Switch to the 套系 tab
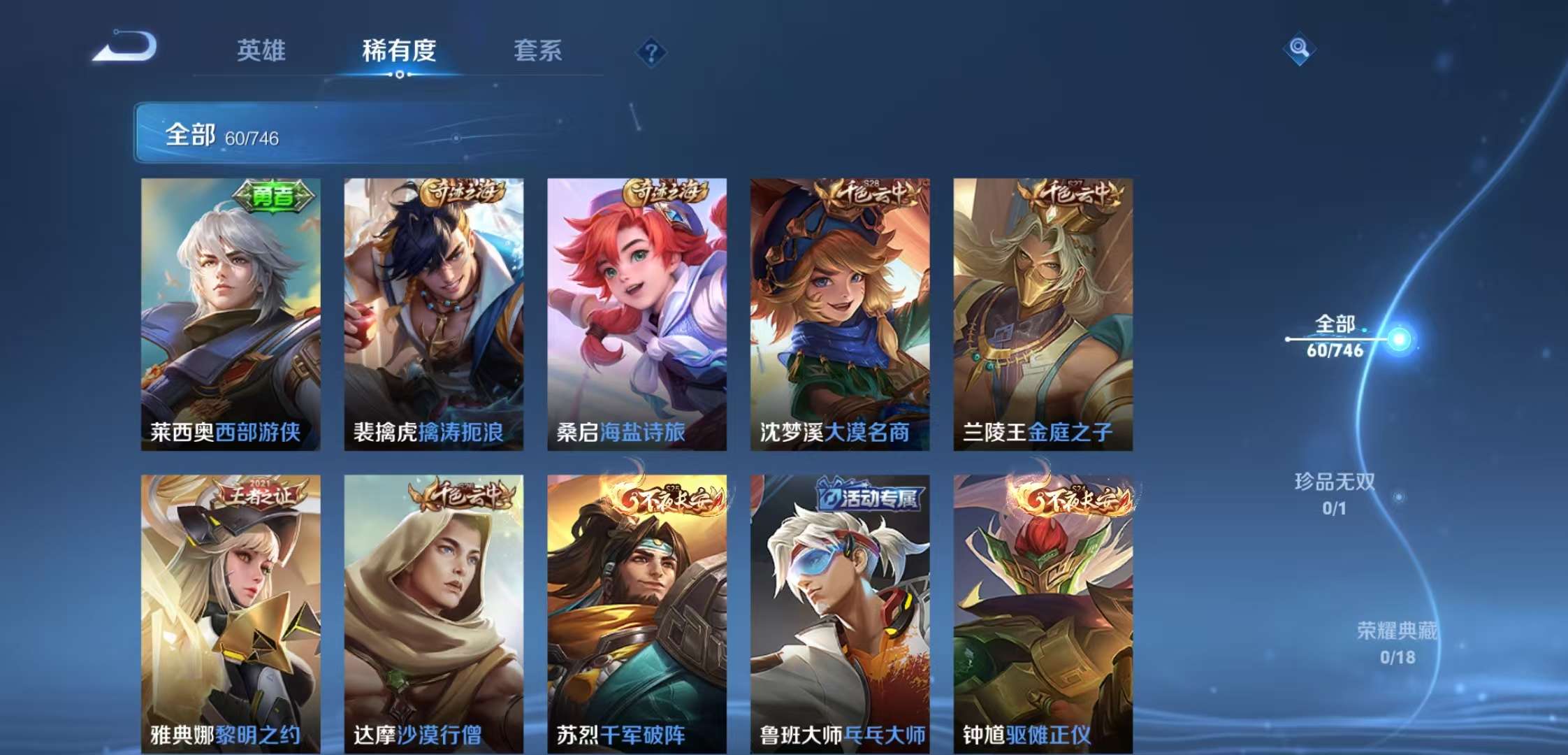This screenshot has width=1568, height=755. [x=539, y=51]
